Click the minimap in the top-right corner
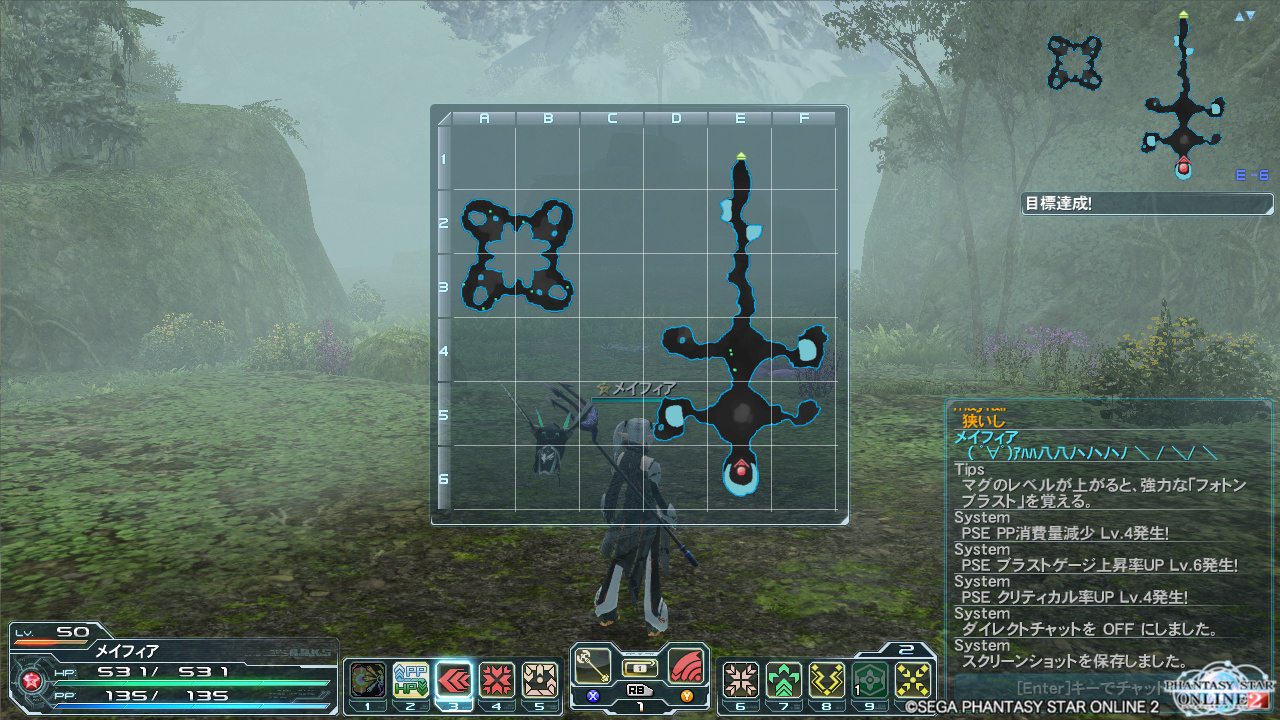Viewport: 1280px width, 720px height. 1150,95
